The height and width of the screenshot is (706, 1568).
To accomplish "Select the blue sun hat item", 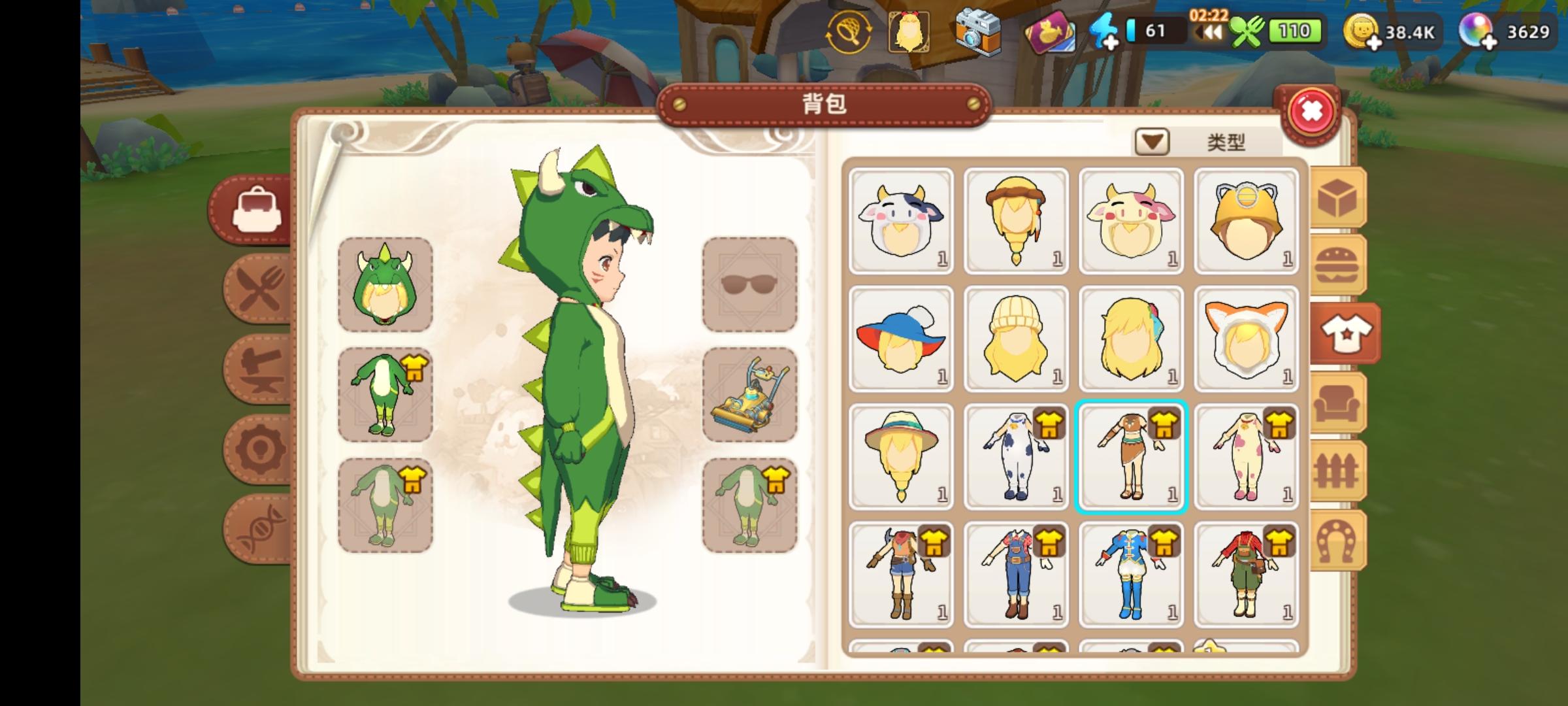I will pos(902,340).
